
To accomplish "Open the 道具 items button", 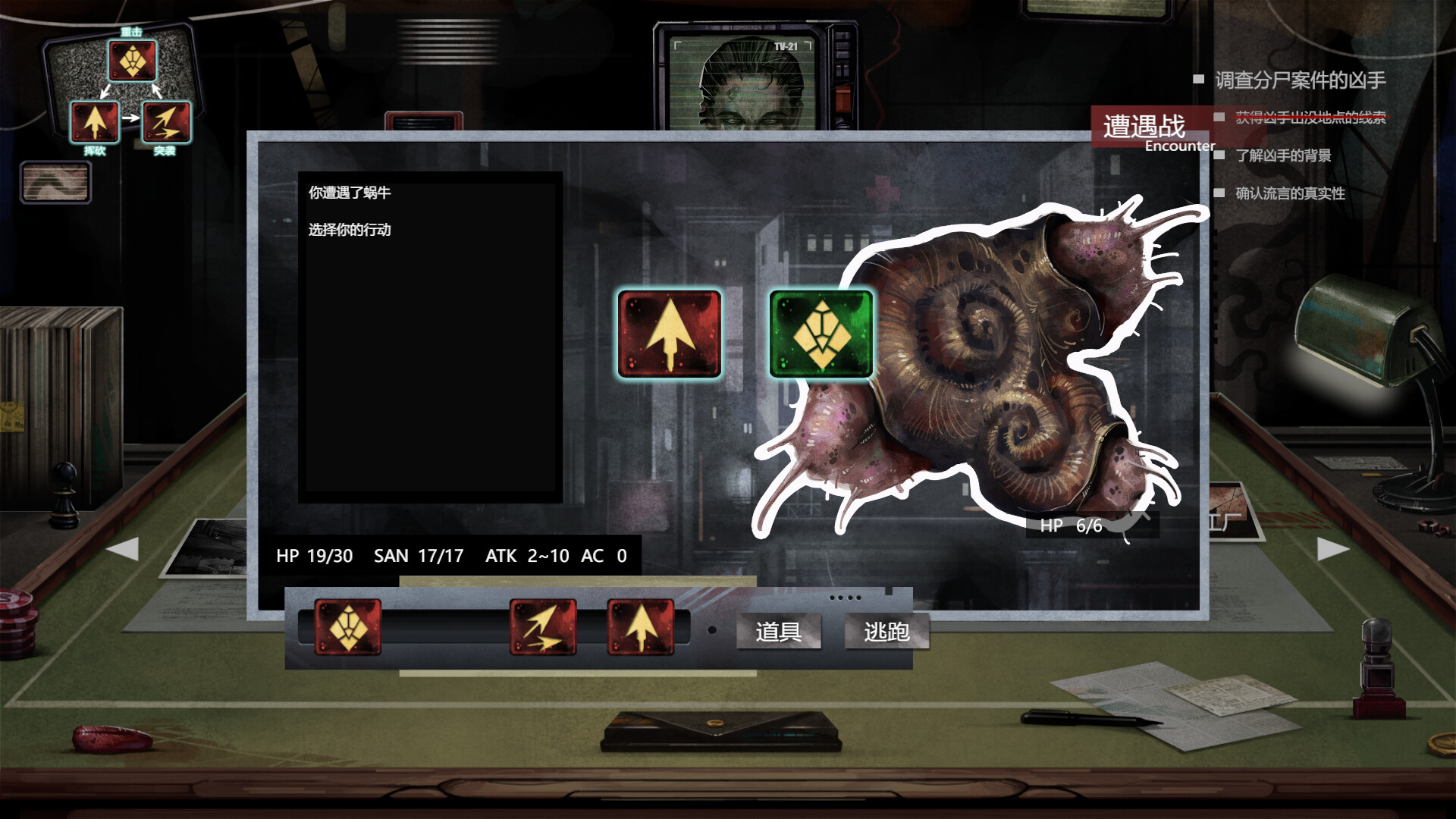I will 780,632.
